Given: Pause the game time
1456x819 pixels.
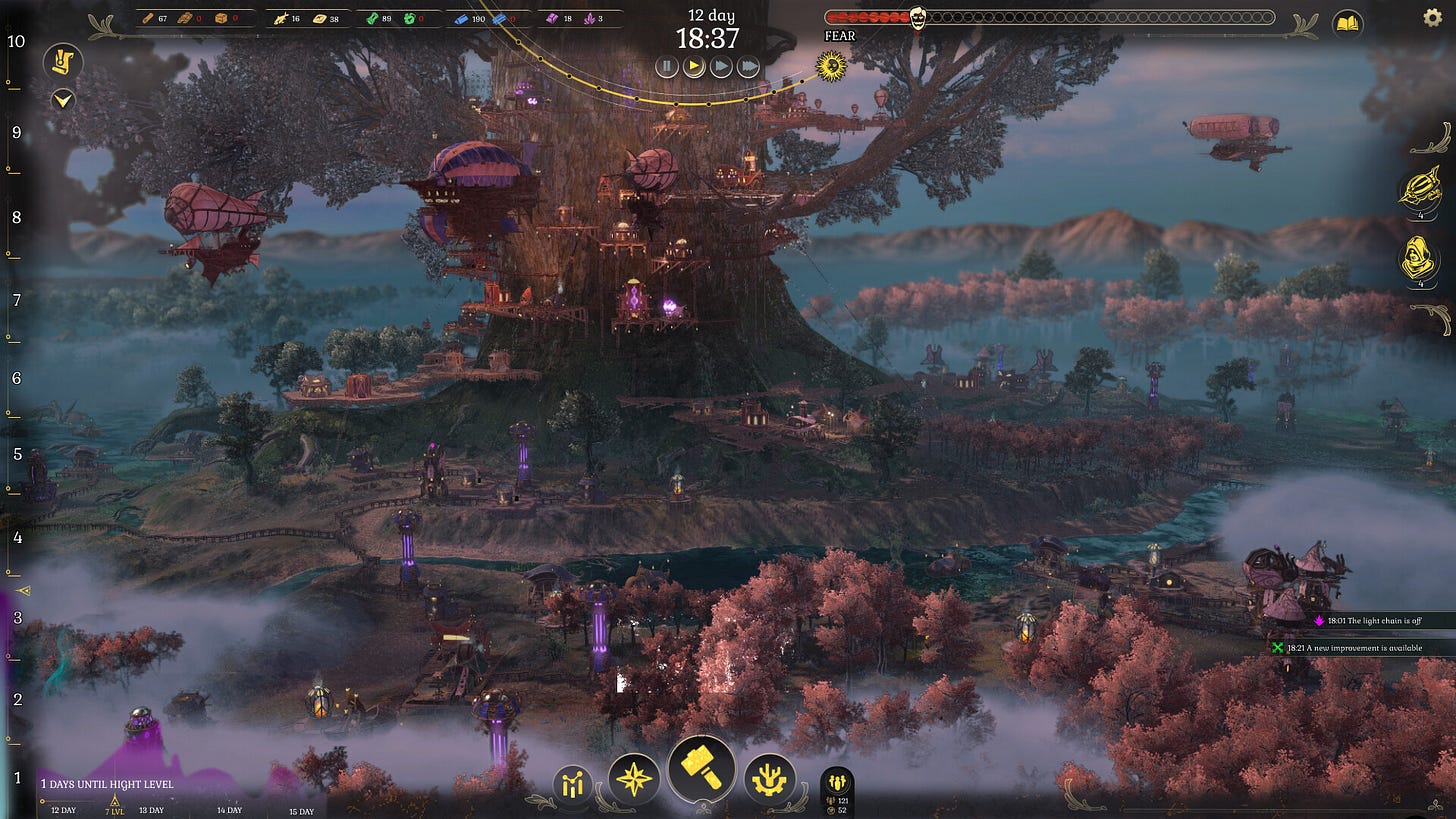Looking at the screenshot, I should 667,67.
